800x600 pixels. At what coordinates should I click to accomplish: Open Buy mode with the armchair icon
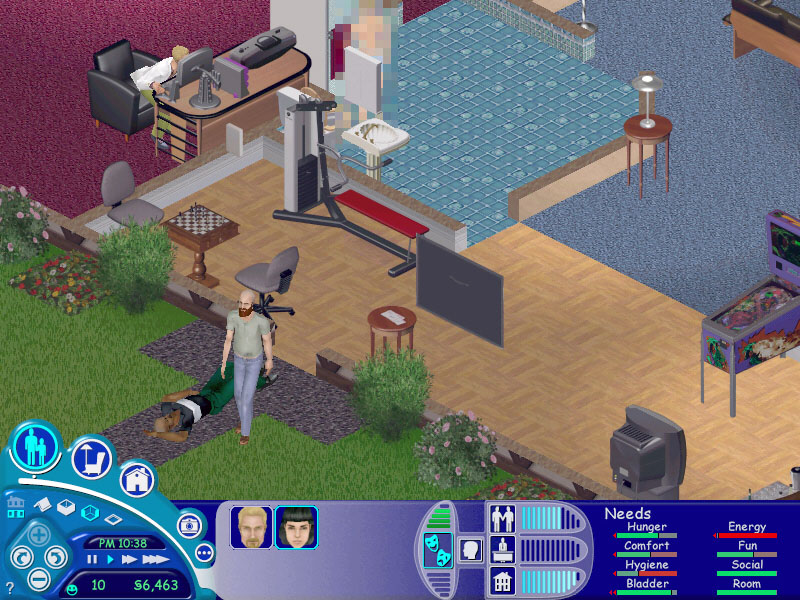pyautogui.click(x=91, y=459)
